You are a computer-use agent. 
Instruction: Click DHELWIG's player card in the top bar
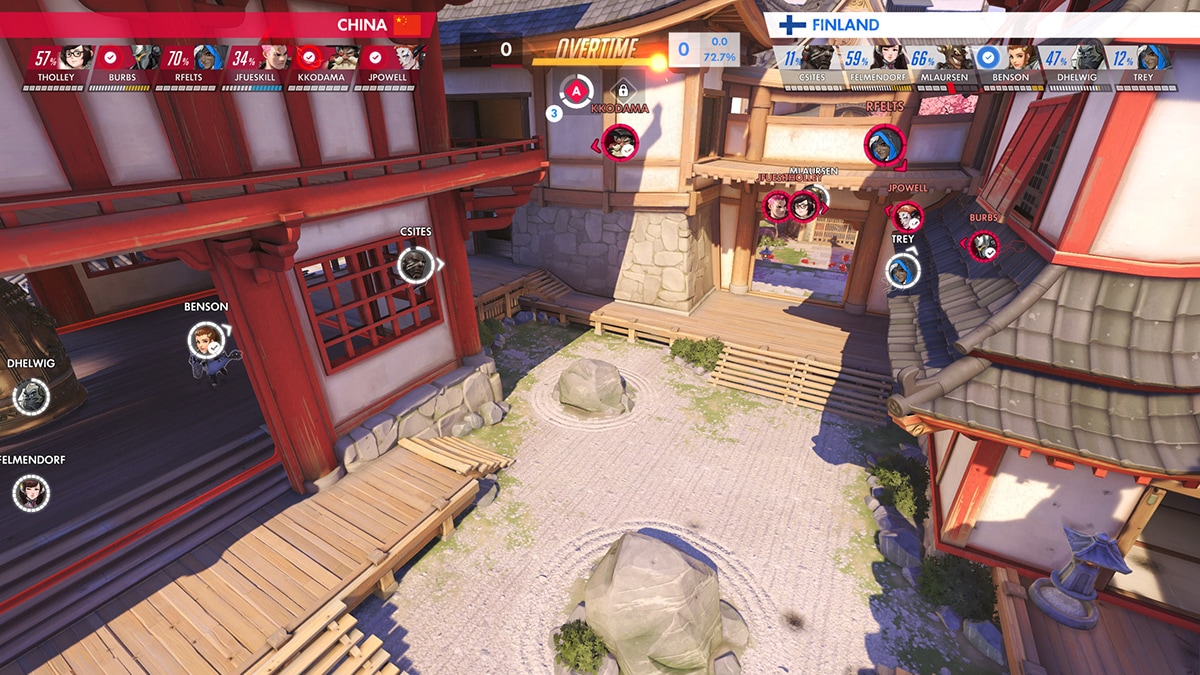pos(1076,66)
